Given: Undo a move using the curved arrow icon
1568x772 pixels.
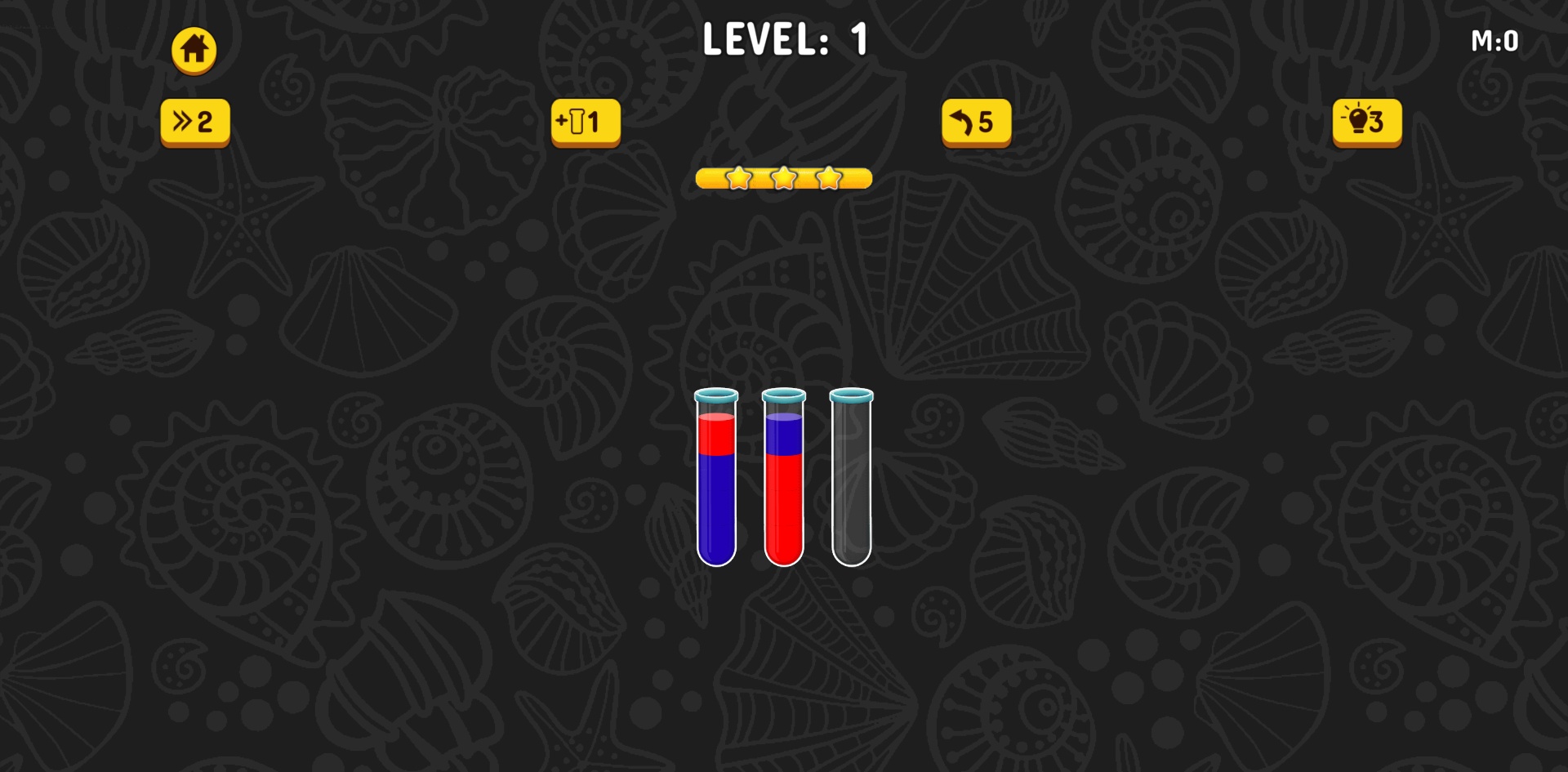Looking at the screenshot, I should pyautogui.click(x=977, y=123).
